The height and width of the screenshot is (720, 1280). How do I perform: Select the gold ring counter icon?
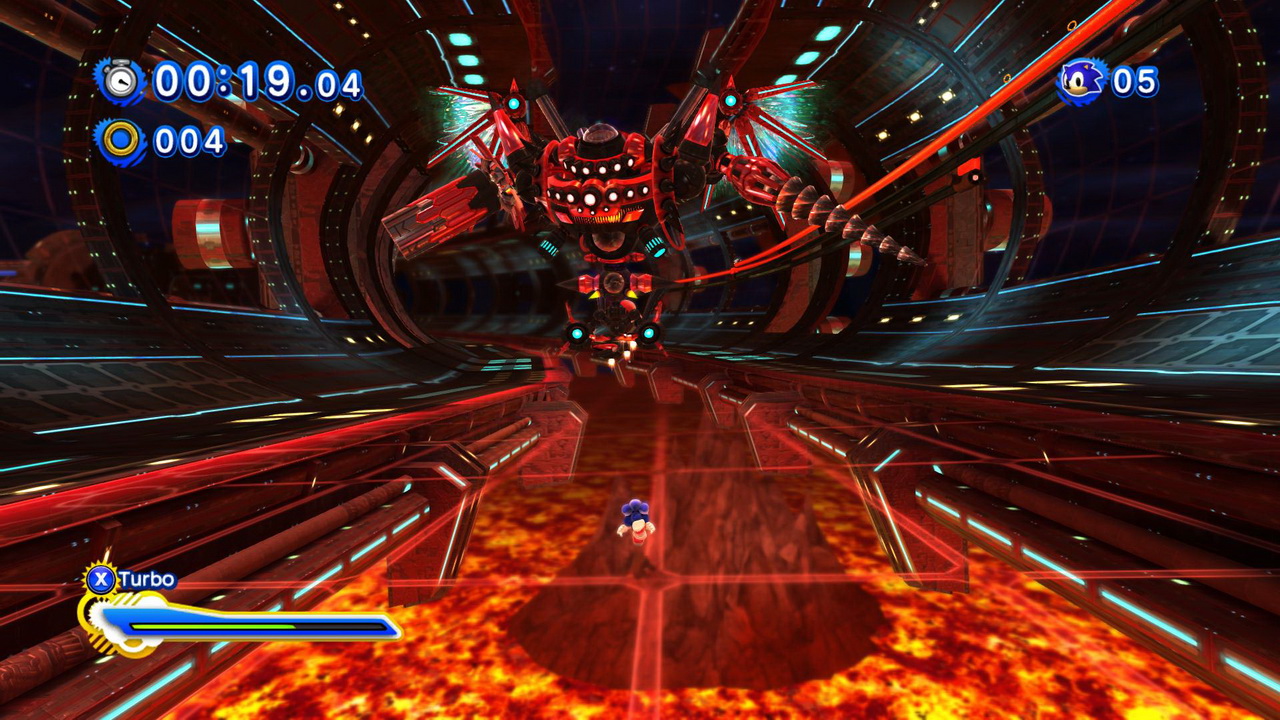click(x=121, y=141)
